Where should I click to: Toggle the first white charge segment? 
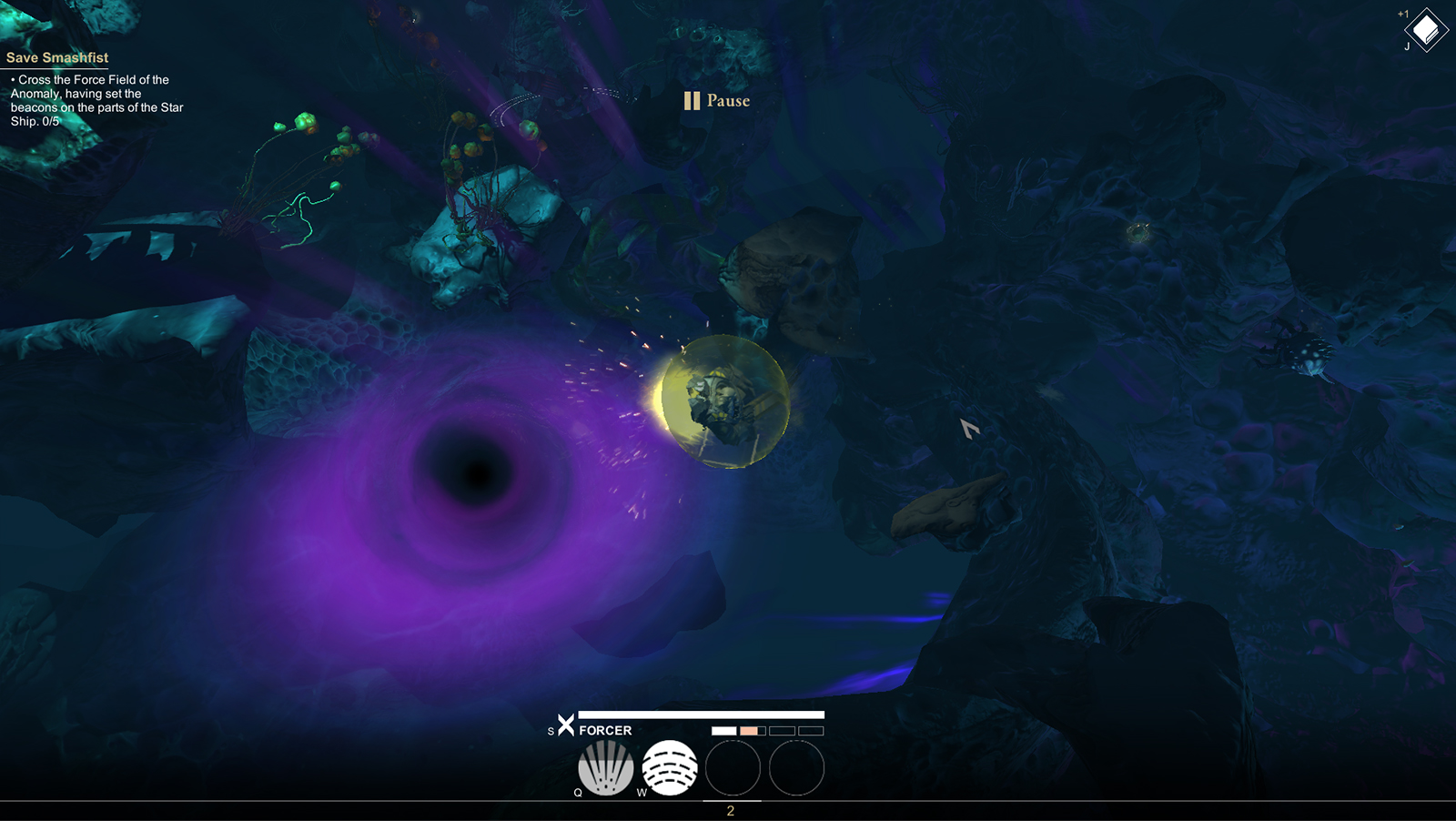[x=723, y=729]
